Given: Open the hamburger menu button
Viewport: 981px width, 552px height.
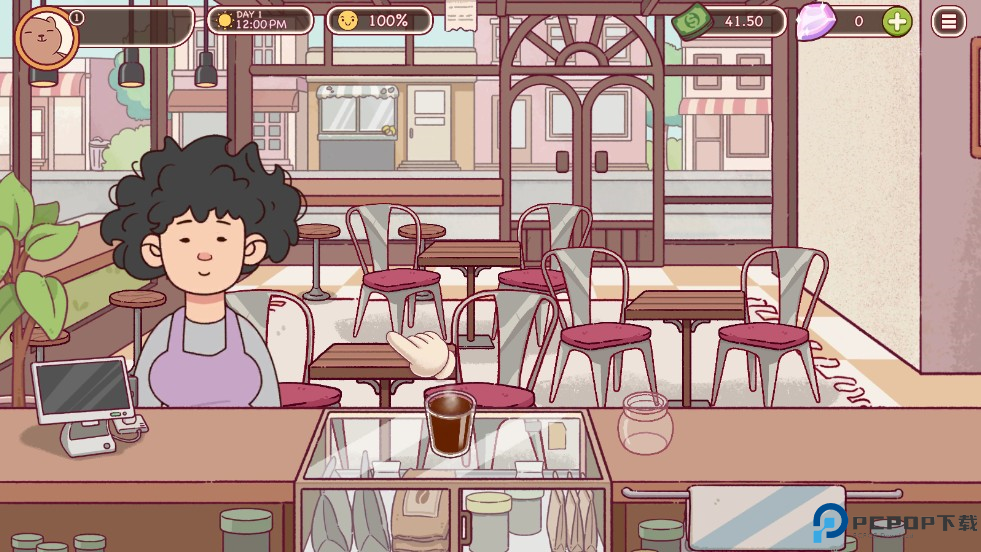Looking at the screenshot, I should [x=948, y=21].
